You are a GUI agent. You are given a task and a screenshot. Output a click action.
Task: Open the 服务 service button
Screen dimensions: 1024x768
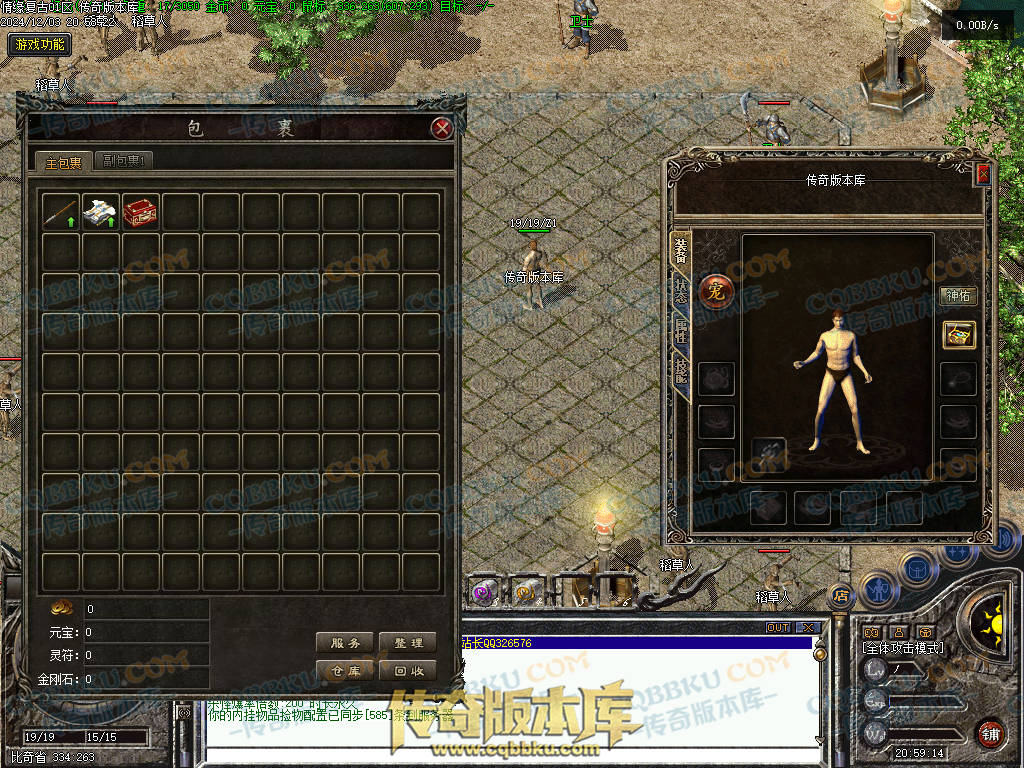point(345,643)
